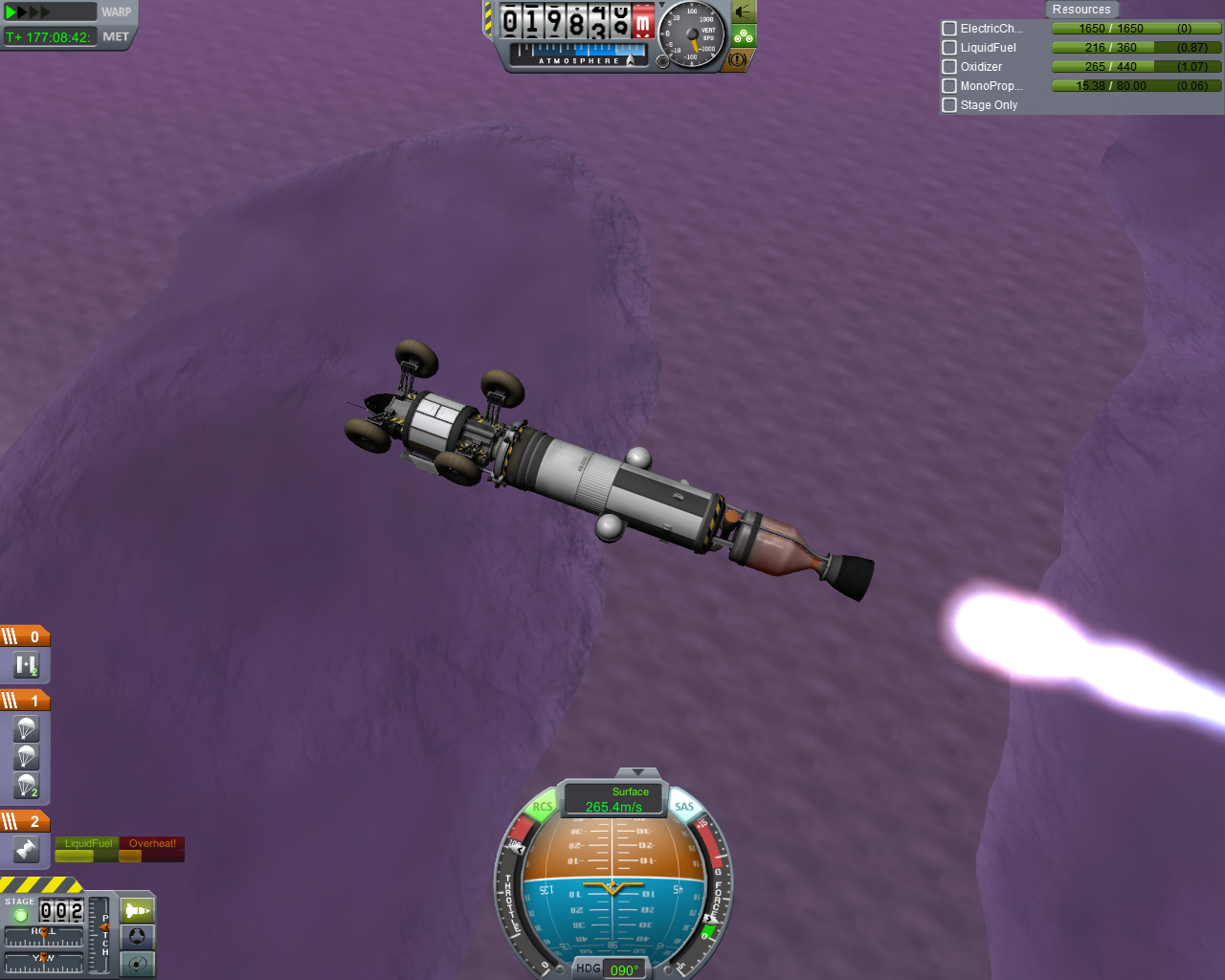Toggle the lights button beside the altimeter
Screen dimensions: 1225x980
pos(743,12)
